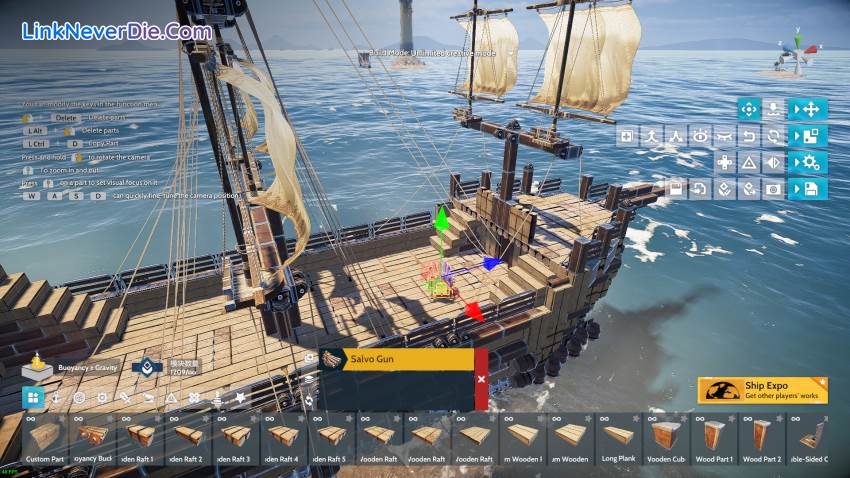
Task: Expand the gear settings tool group
Action: click(807, 162)
